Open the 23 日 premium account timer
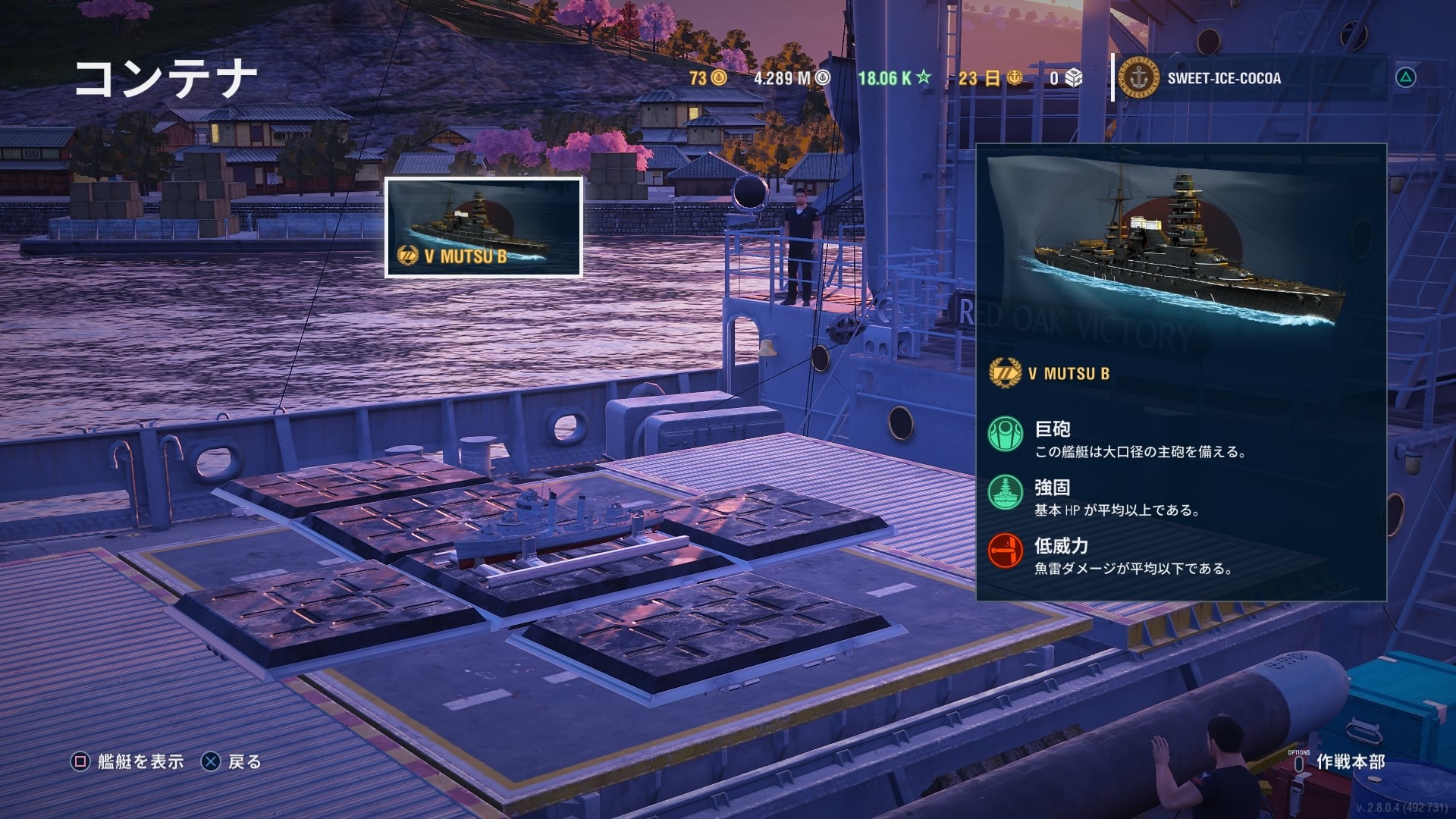Screen dimensions: 1456x819 pos(990,78)
